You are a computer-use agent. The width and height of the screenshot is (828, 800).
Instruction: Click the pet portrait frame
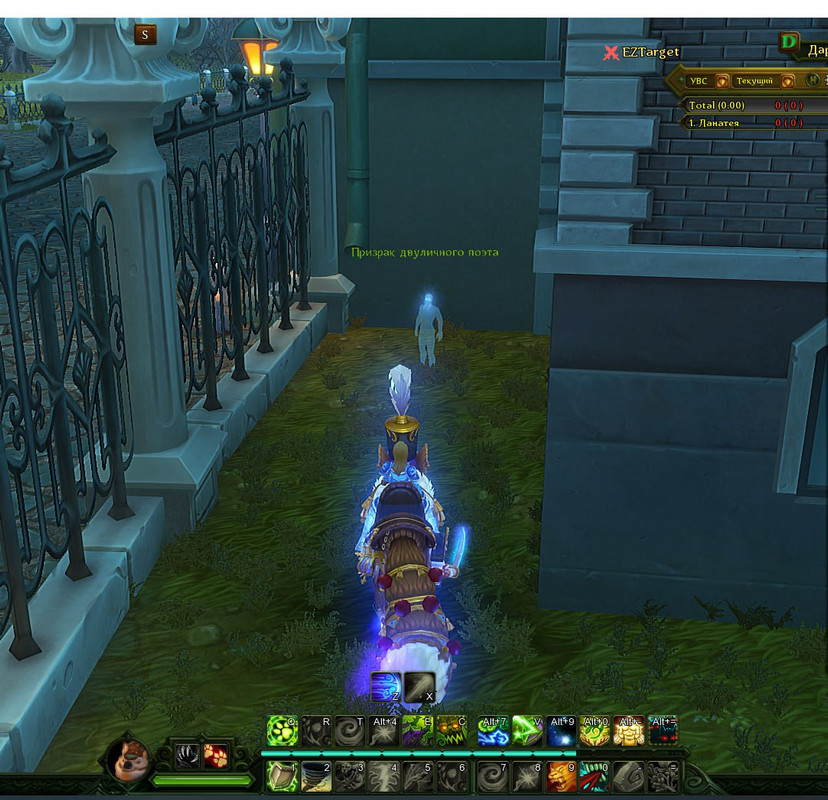click(129, 760)
